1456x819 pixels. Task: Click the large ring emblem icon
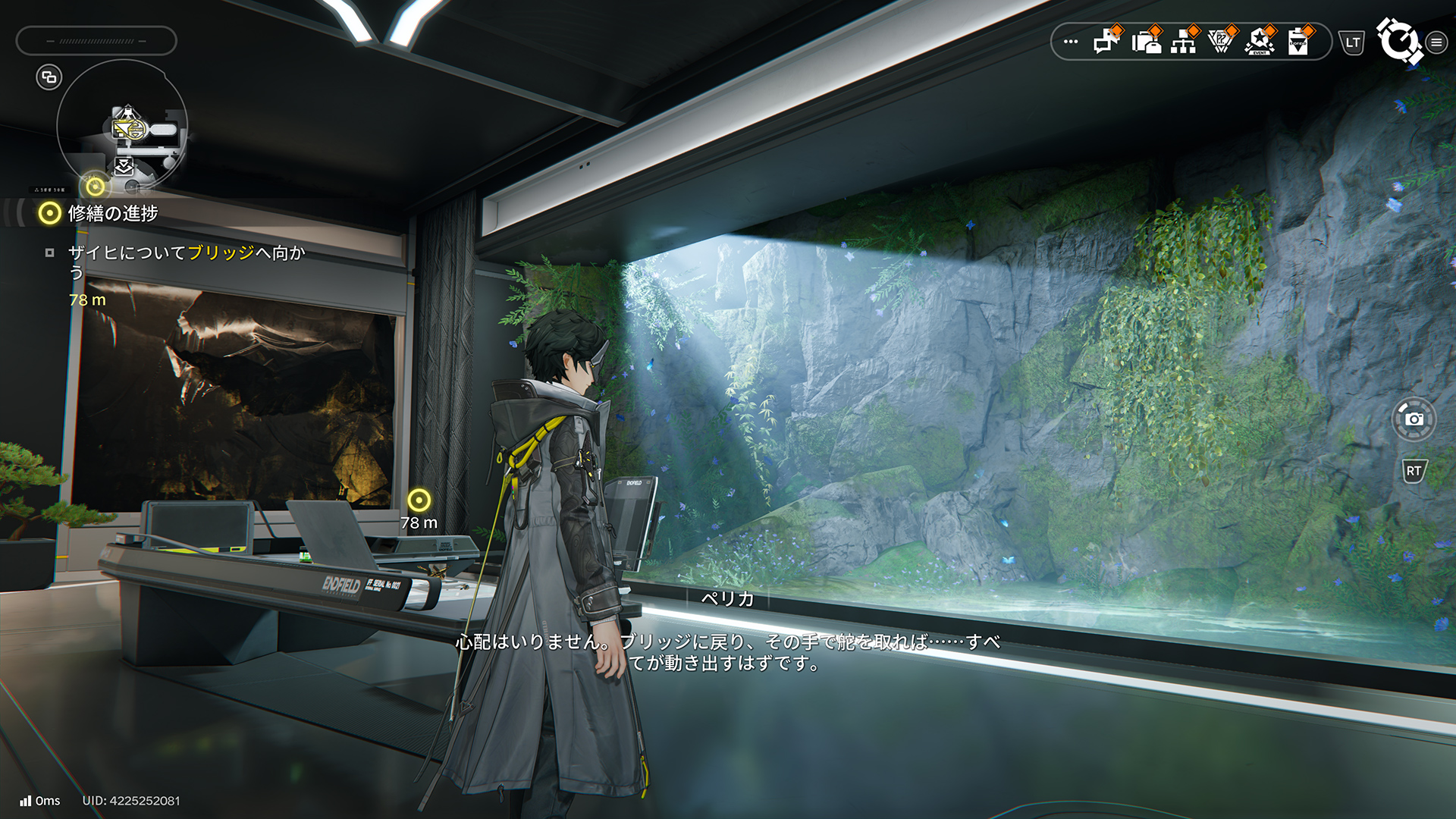pos(1399,41)
